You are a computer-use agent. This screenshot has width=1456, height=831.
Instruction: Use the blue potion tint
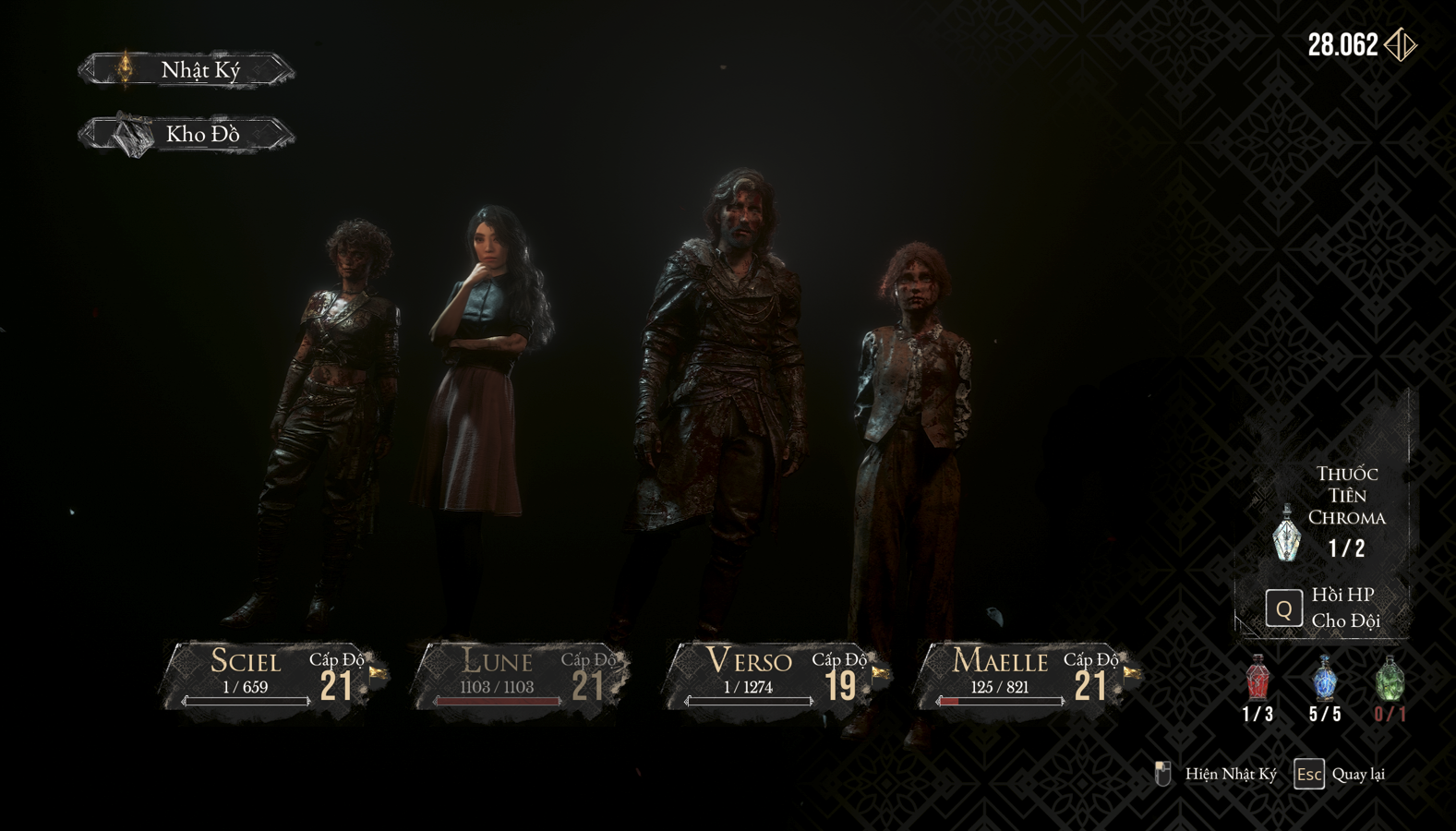click(x=1325, y=680)
